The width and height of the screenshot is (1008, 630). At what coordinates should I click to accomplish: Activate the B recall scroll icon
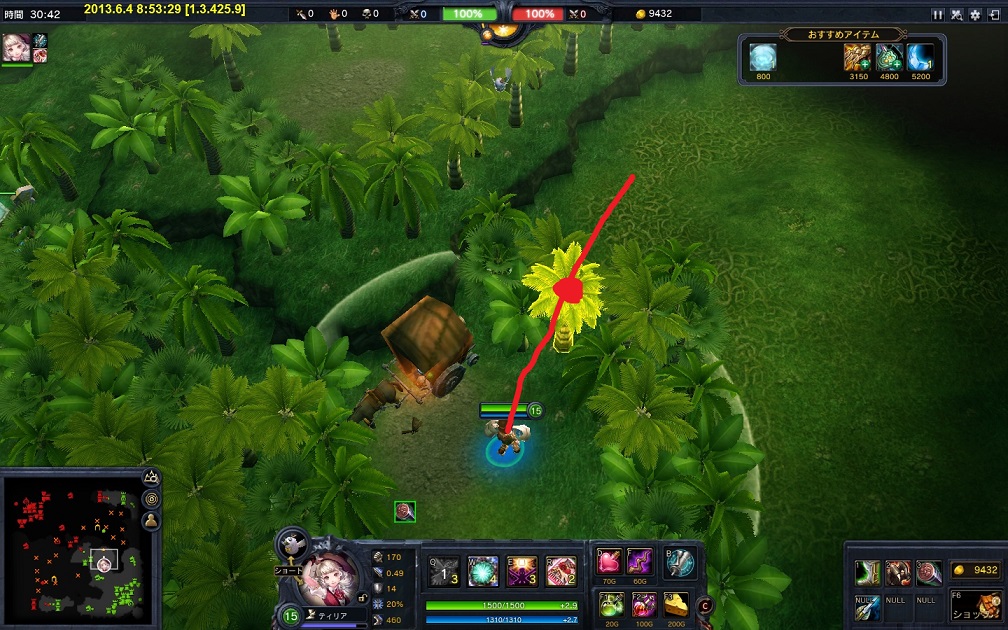click(680, 562)
